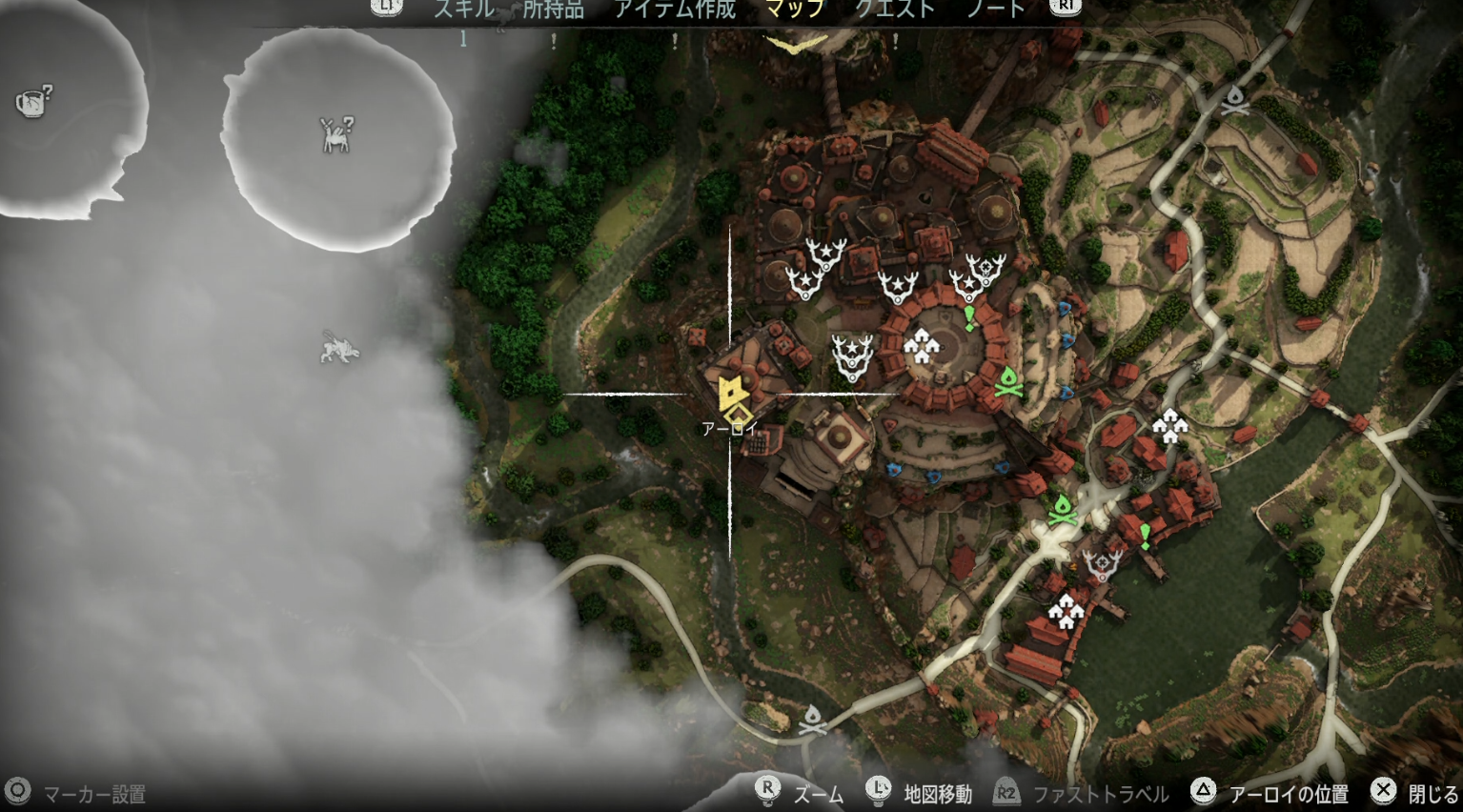This screenshot has height=812, width=1463.
Task: Open the 所持品 inventory tab
Action: pyautogui.click(x=553, y=10)
